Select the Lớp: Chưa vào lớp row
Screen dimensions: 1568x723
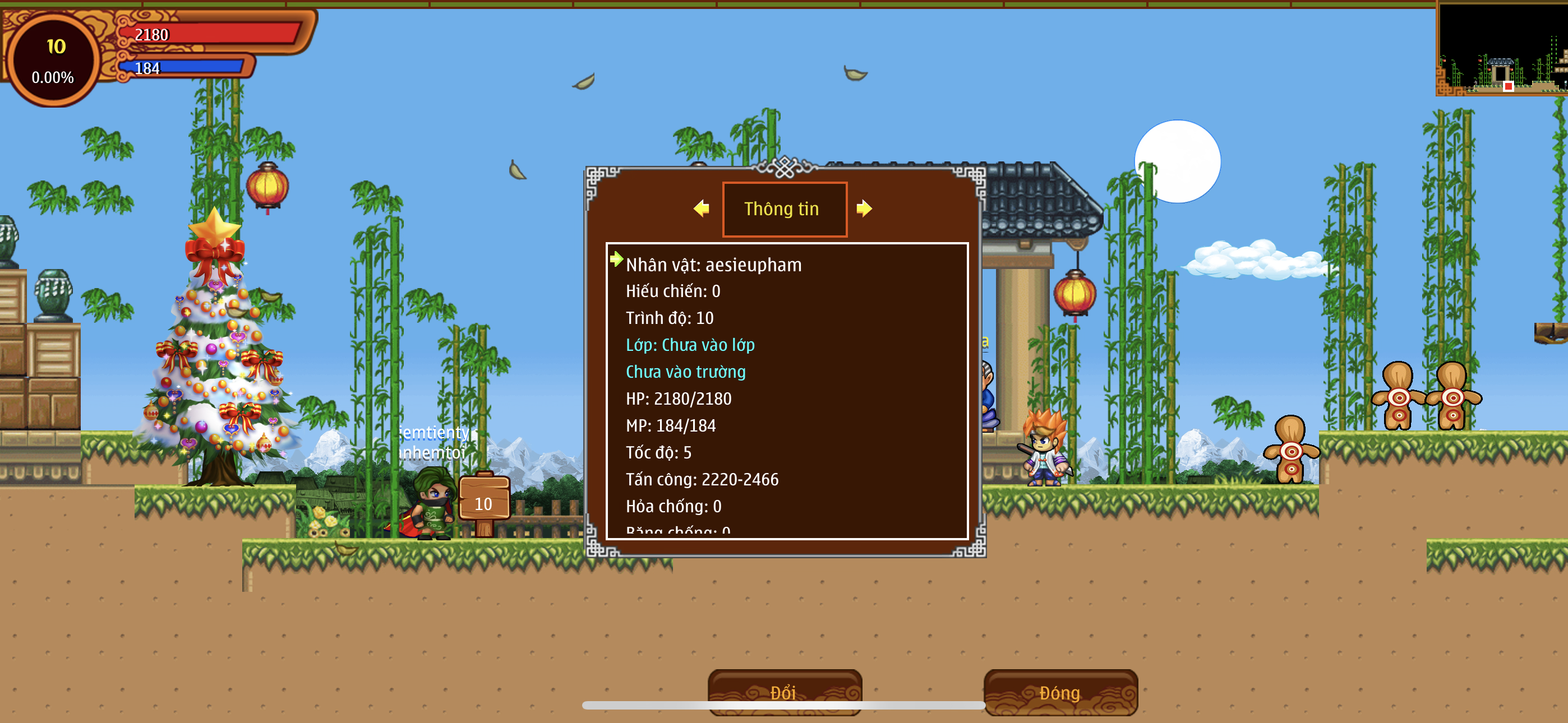(690, 345)
